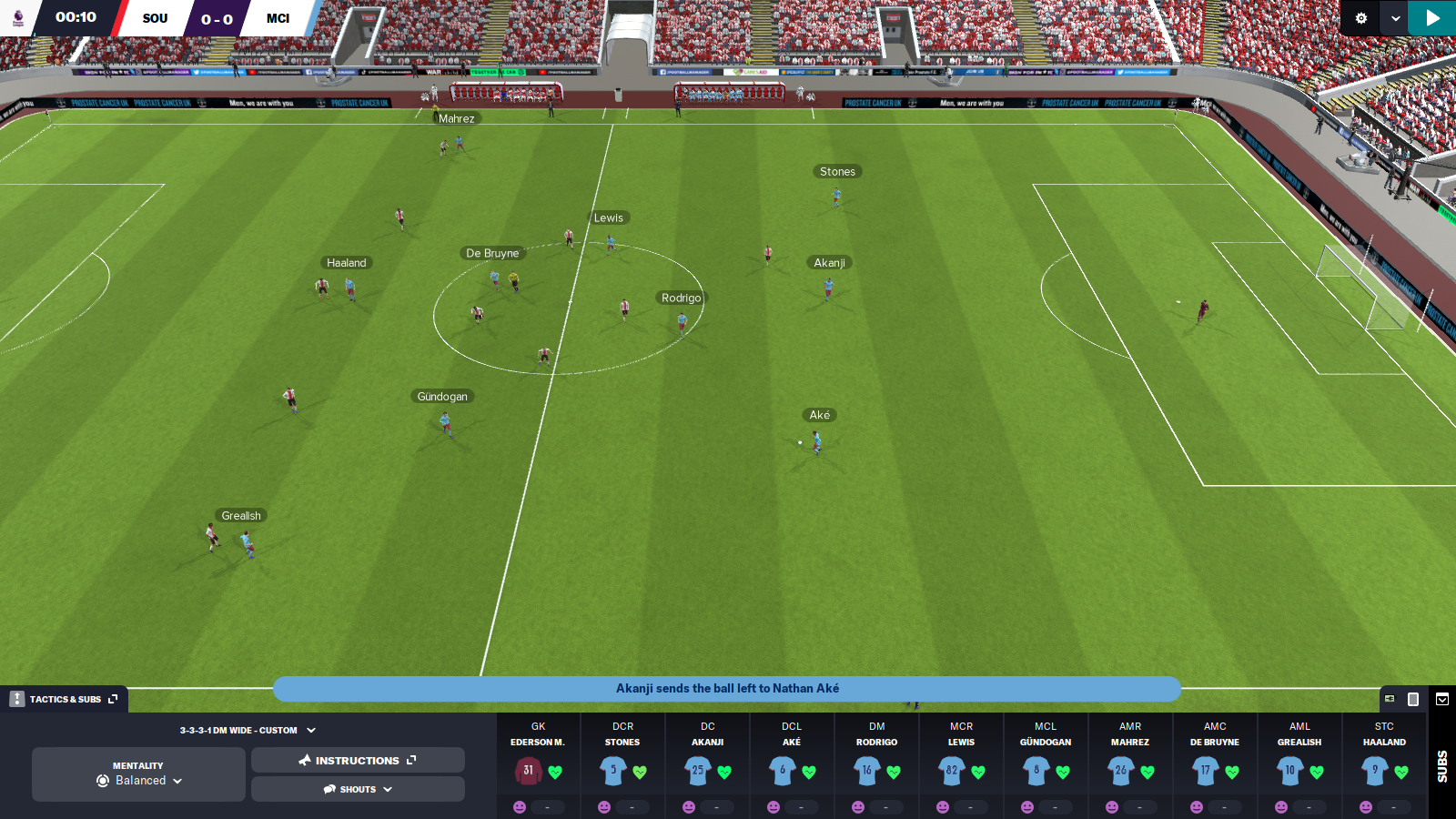Click the pop-out icon next to Tactics & Subs
1456x819 pixels.
tap(113, 699)
